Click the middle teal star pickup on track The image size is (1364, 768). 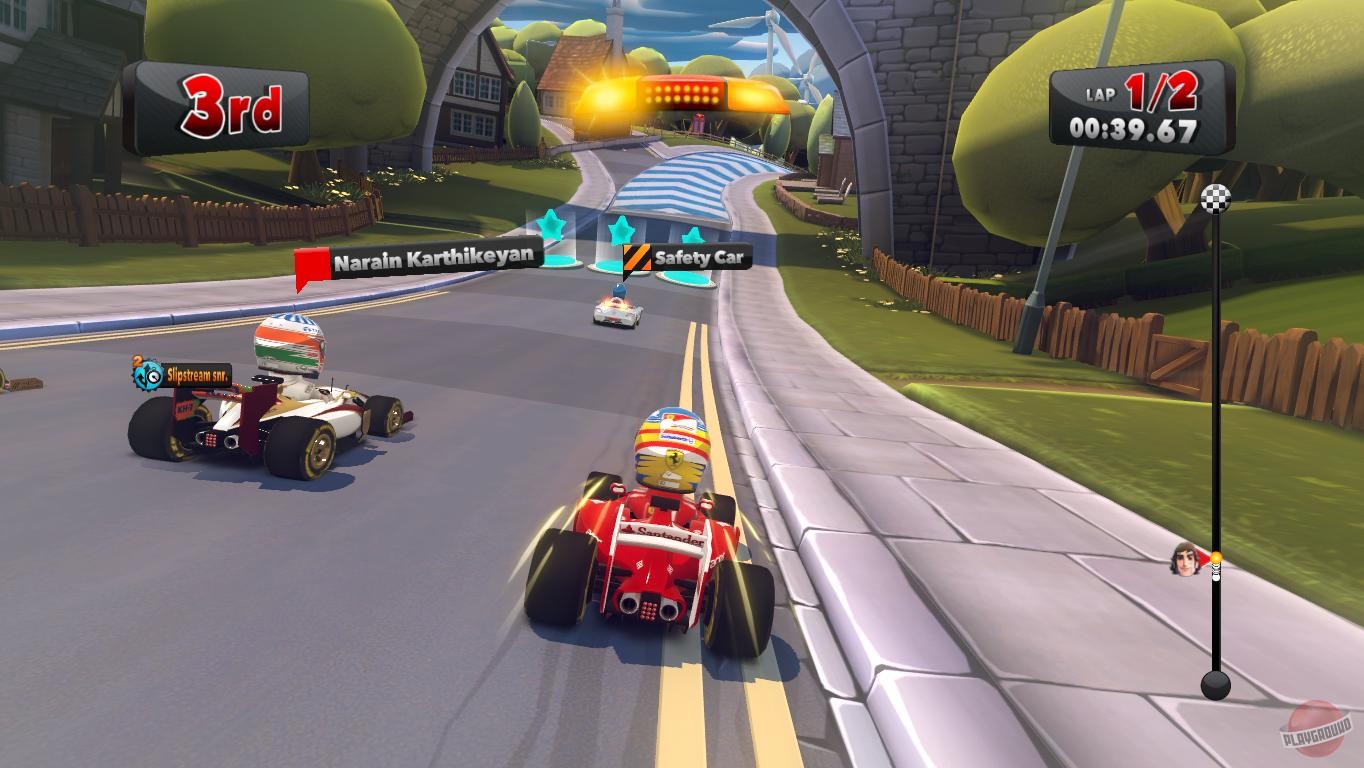(x=622, y=229)
